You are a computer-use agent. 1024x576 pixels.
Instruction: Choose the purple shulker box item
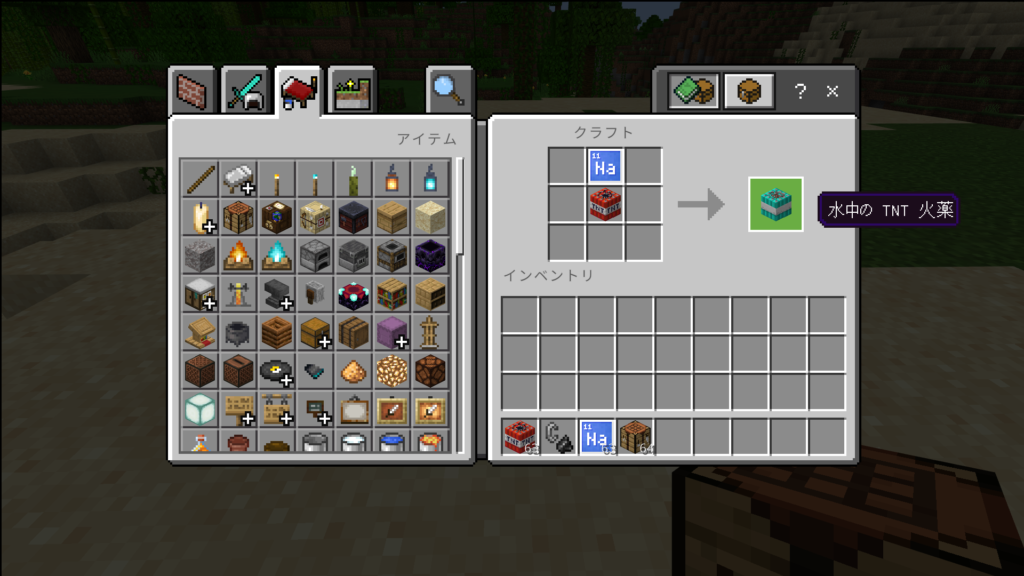tap(391, 332)
